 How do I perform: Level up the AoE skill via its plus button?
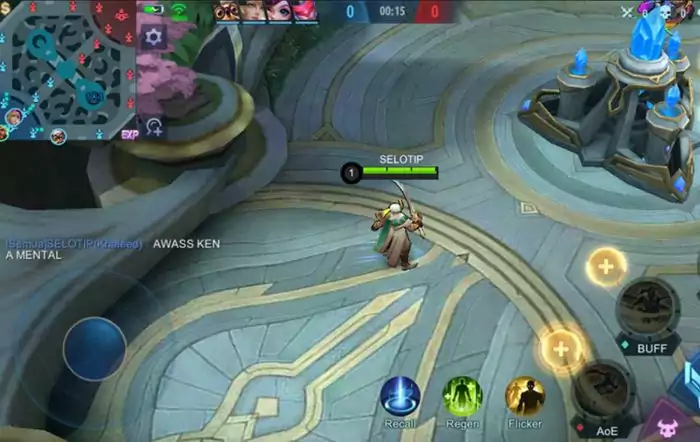tap(562, 348)
